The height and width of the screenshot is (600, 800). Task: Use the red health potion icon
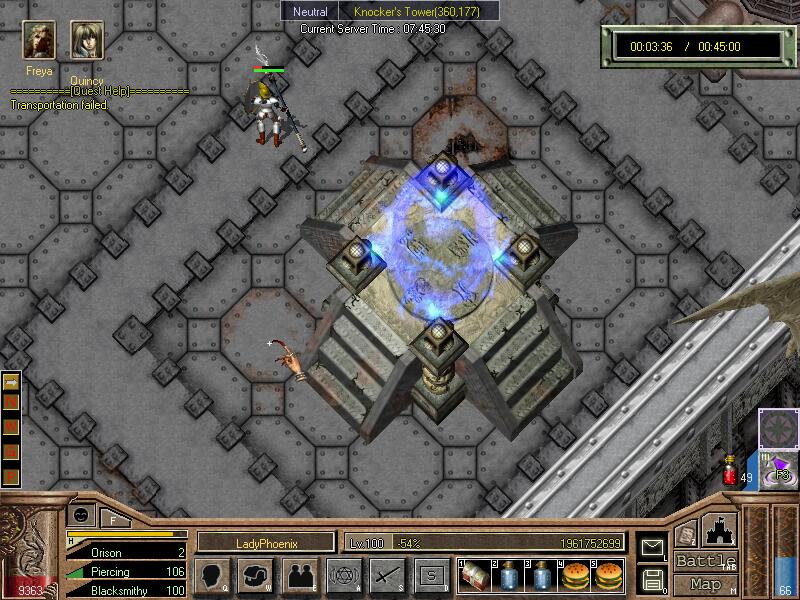point(731,470)
